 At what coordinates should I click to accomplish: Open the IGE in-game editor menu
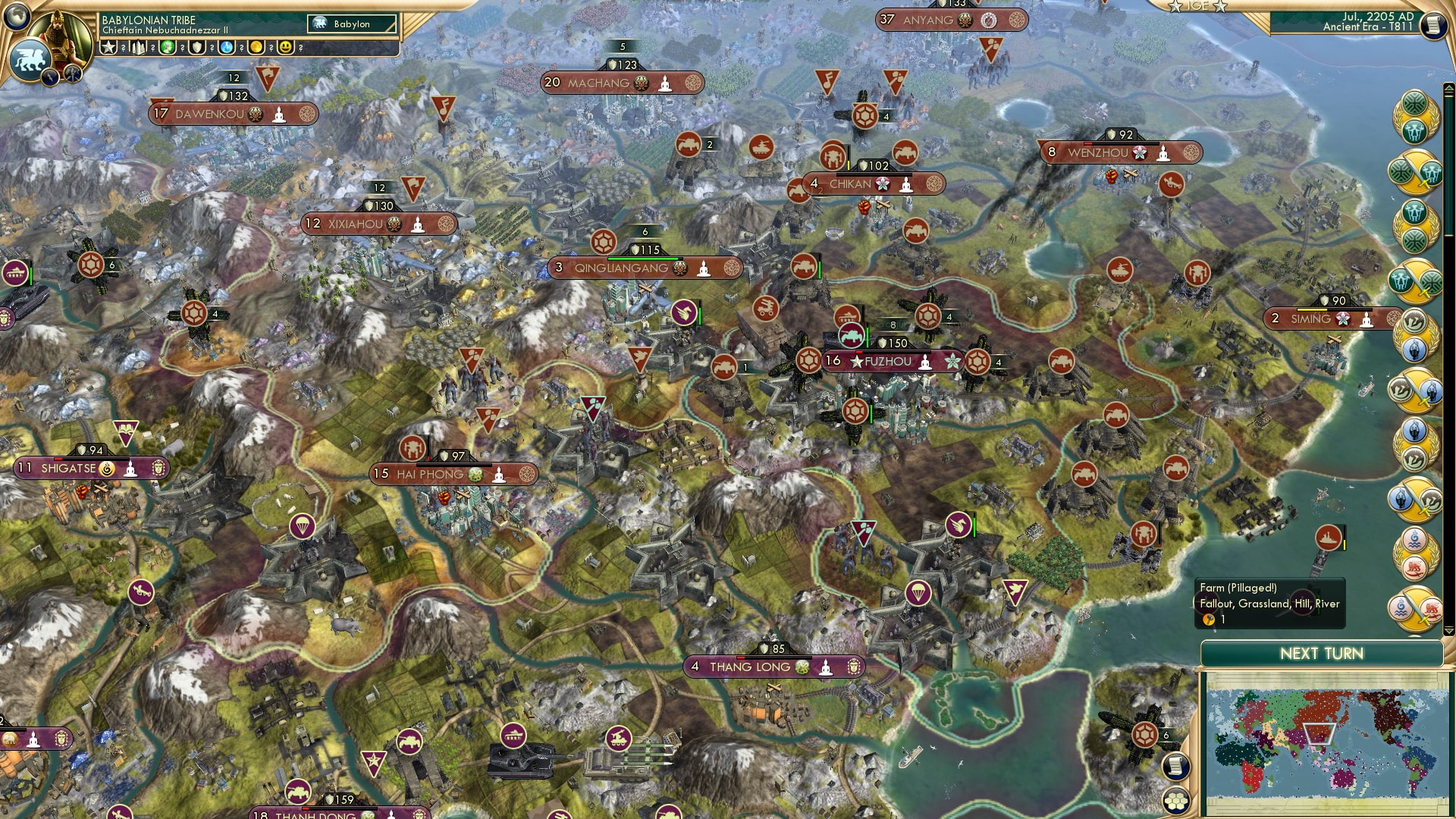click(x=1197, y=7)
